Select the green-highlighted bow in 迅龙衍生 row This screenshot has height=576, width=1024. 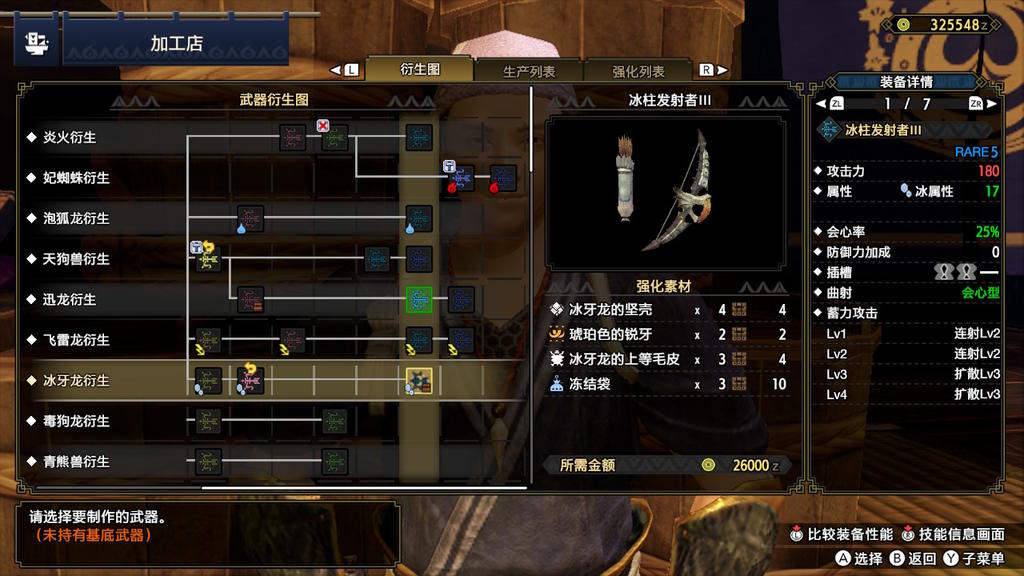point(419,299)
